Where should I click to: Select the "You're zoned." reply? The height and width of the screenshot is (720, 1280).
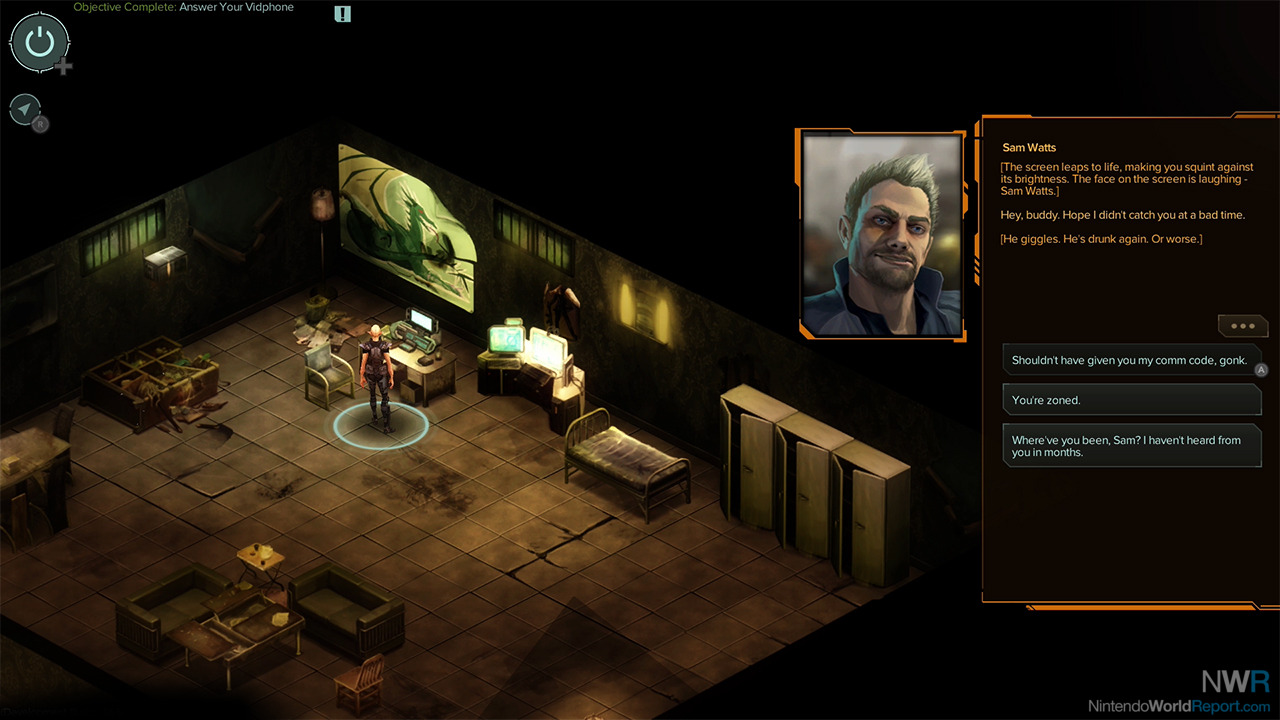tap(1130, 400)
